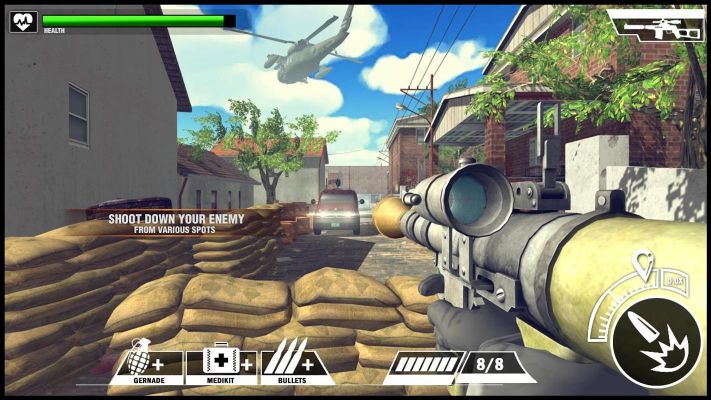Switch weapon using the rifle icon
Viewport: 711px width, 400px height.
(x=656, y=27)
